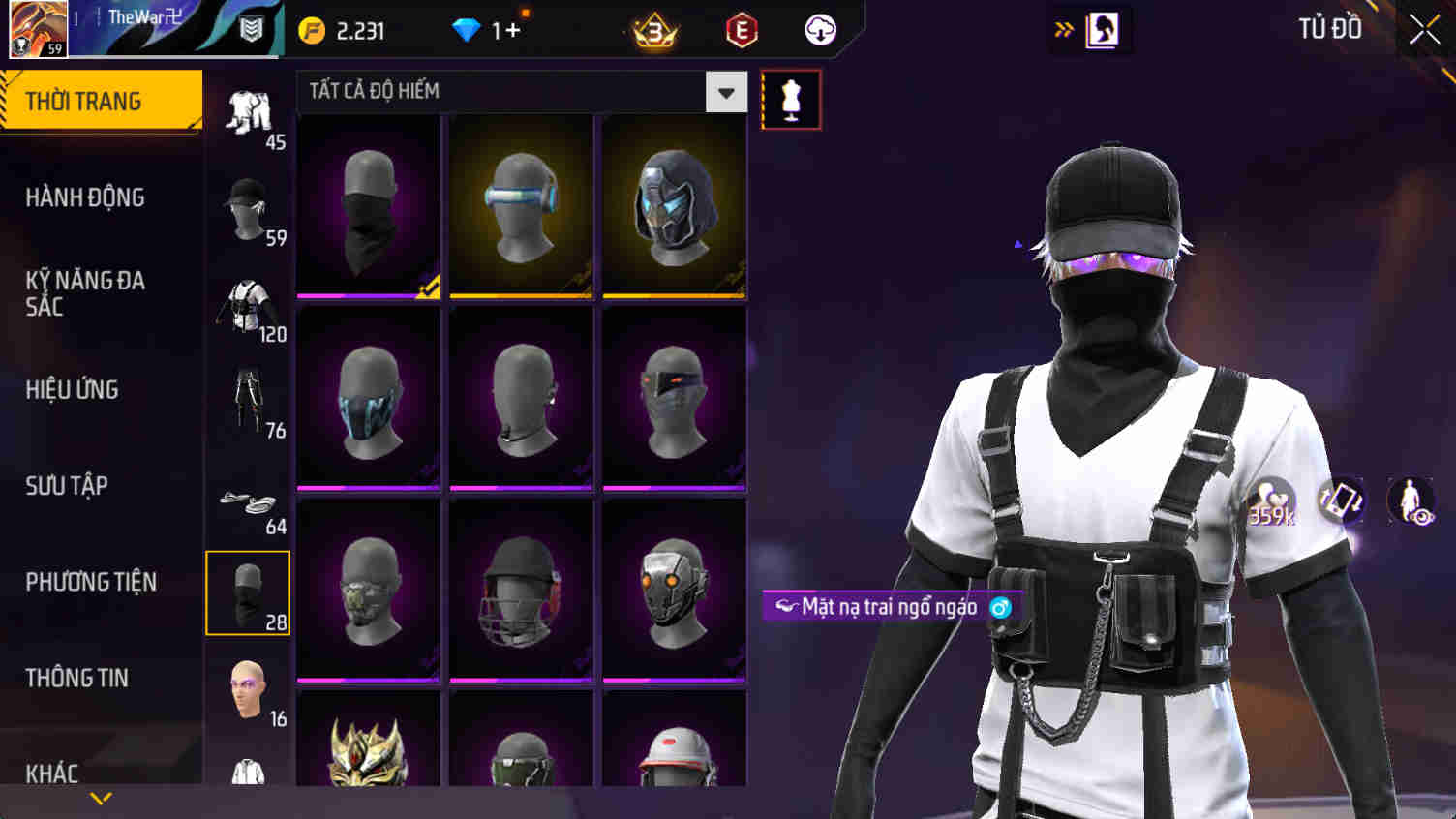The height and width of the screenshot is (819, 1456).
Task: Open the cloud download icon in top bar
Action: pos(821,29)
